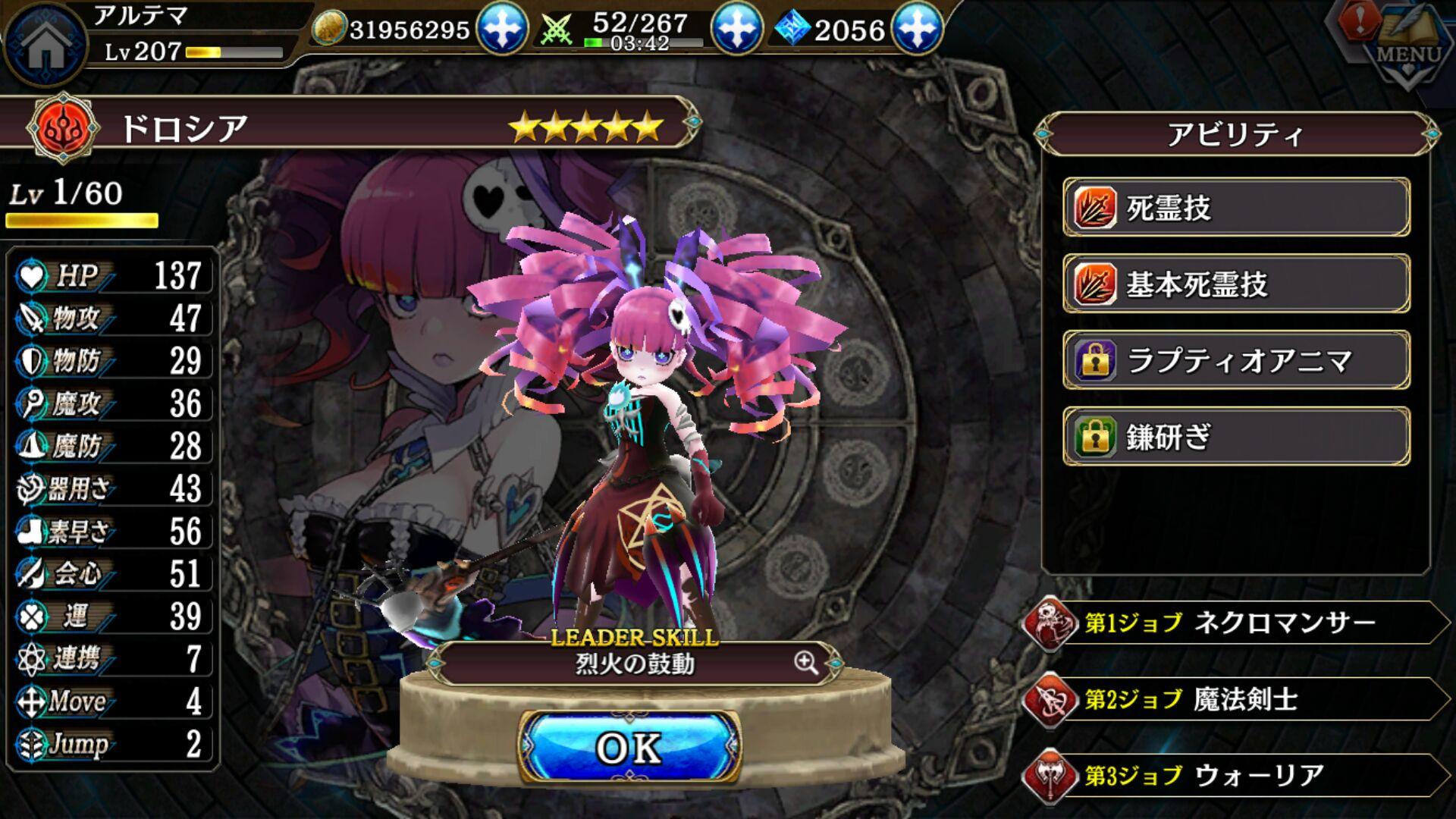This screenshot has height=819, width=1456.
Task: View the locked ラプティオアニマ ability
Action: [x=1236, y=360]
